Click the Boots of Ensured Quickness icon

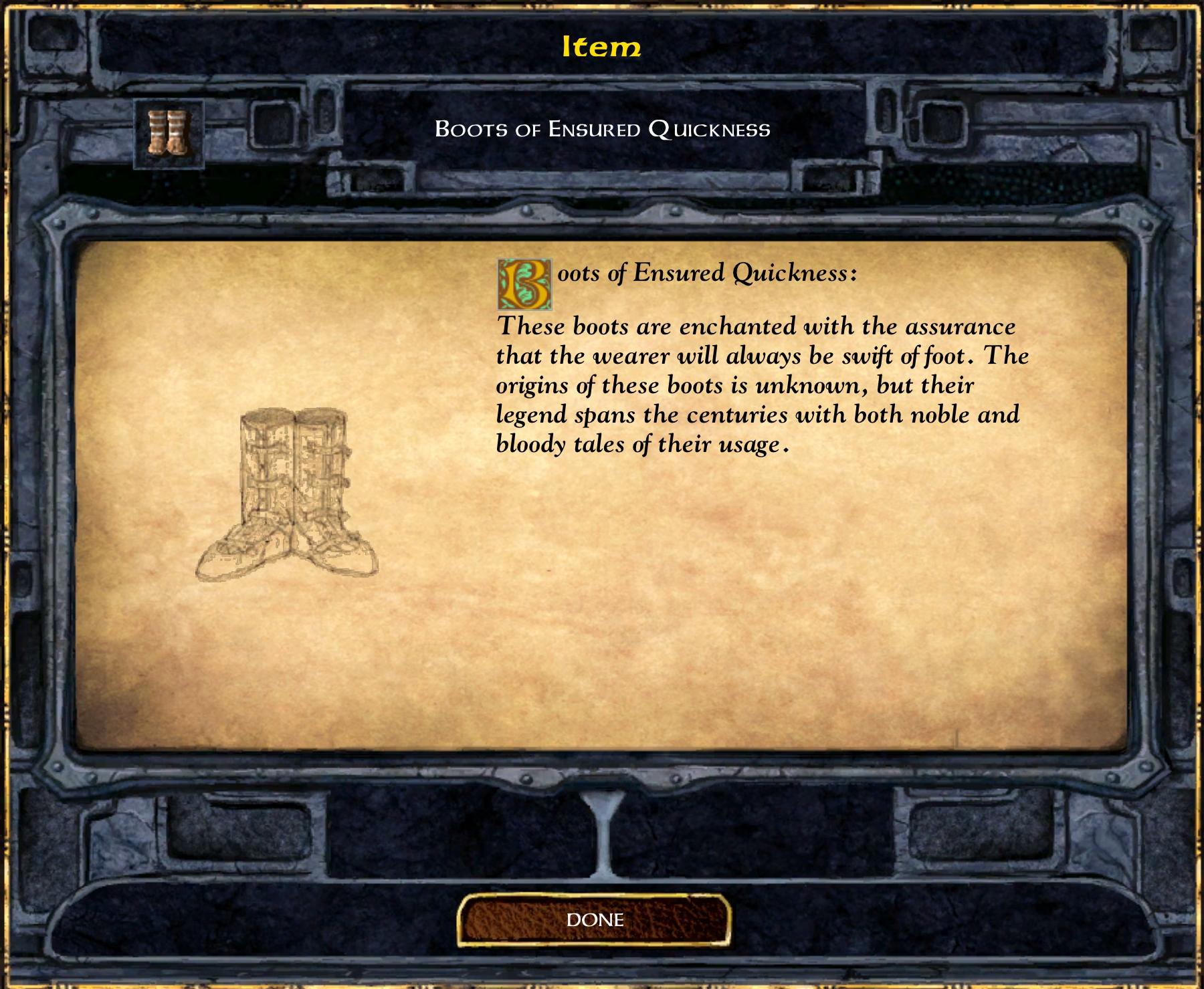[x=169, y=134]
